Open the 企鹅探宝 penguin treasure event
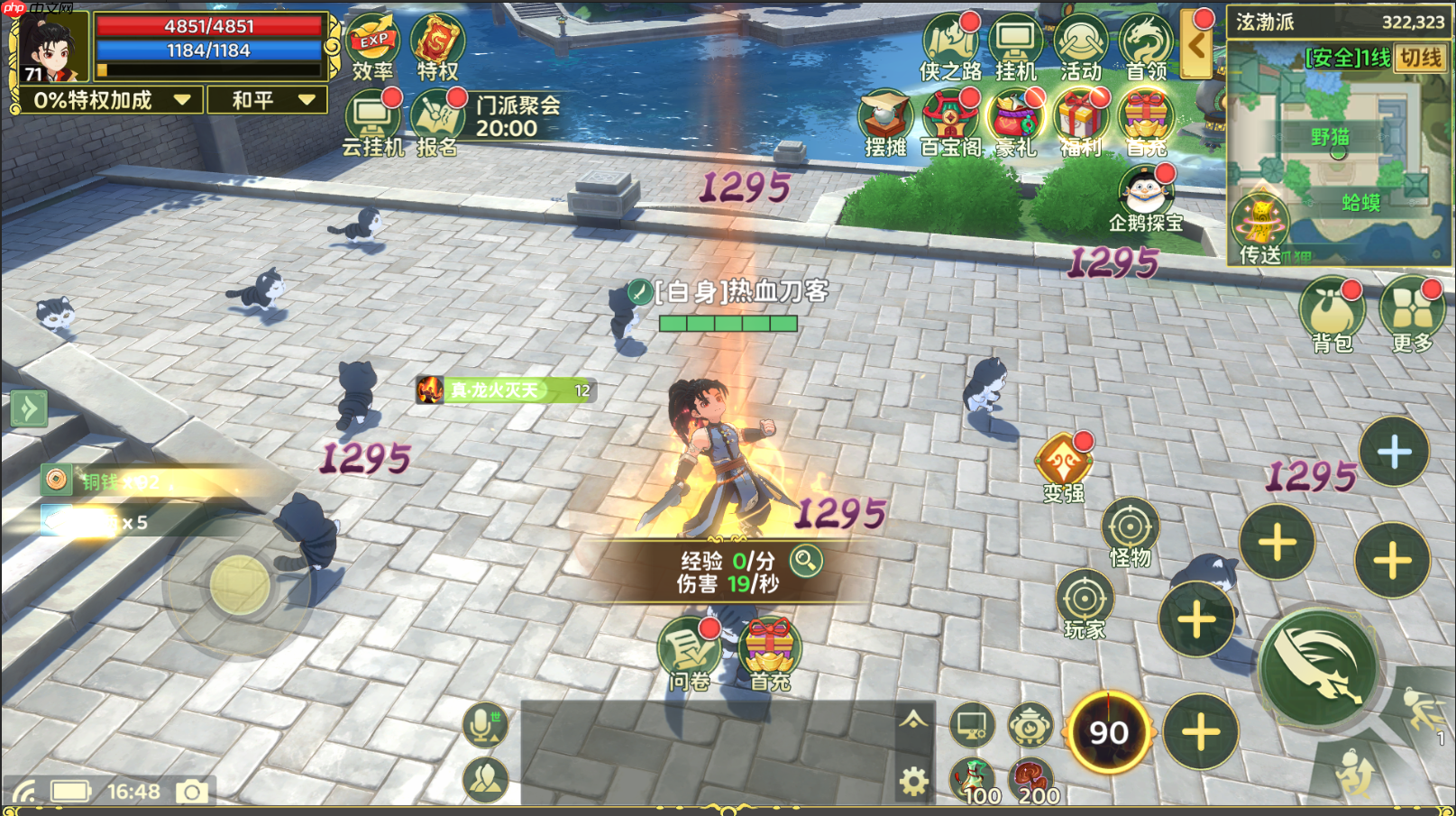The image size is (1456, 816). click(x=1145, y=198)
